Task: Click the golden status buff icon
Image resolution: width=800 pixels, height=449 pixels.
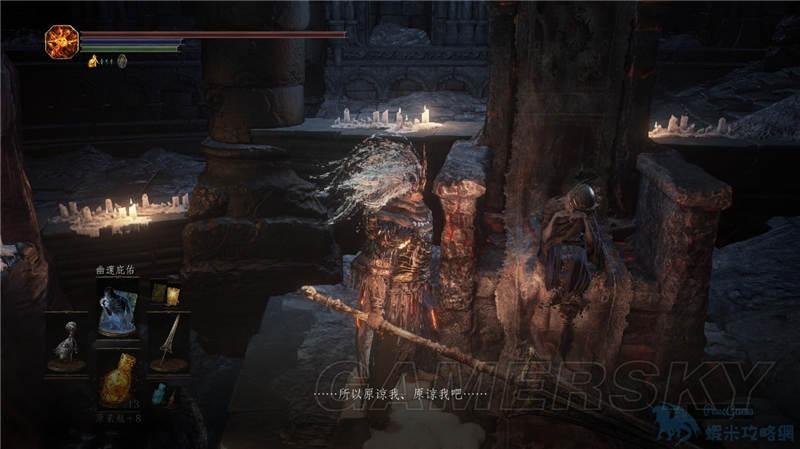Action: tap(93, 61)
